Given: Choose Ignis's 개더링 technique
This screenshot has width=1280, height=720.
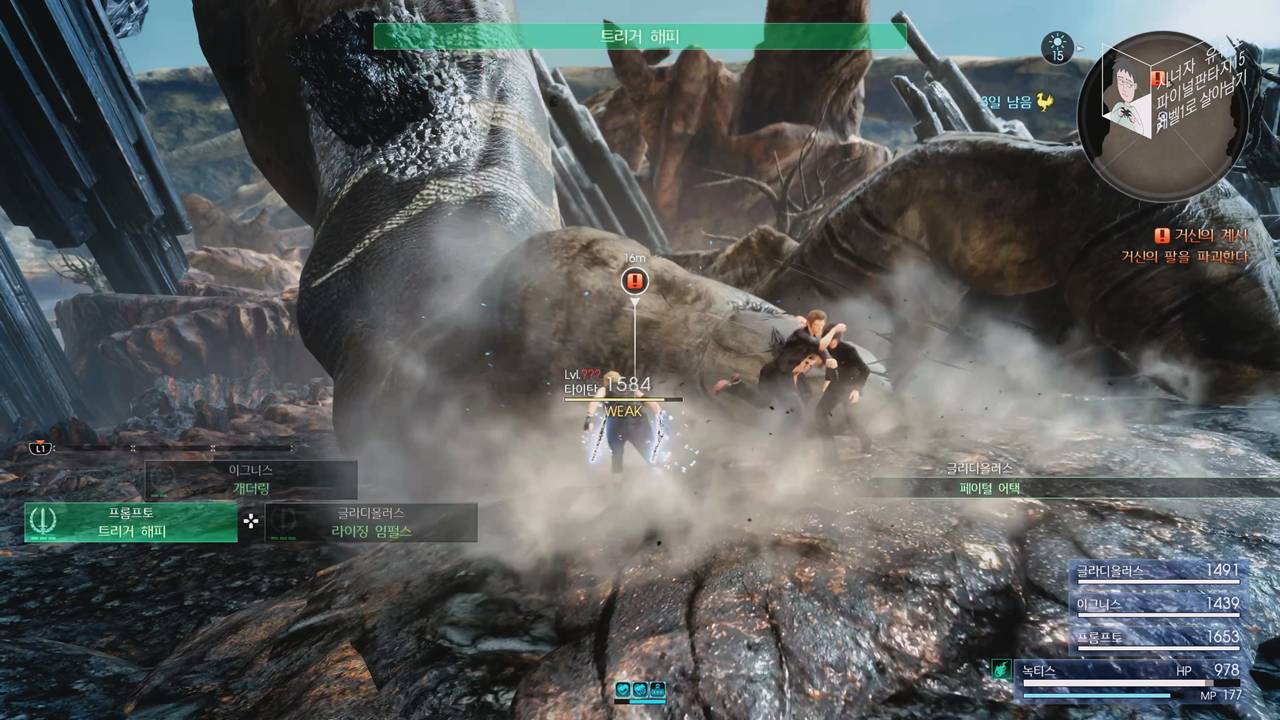Looking at the screenshot, I should point(251,480).
